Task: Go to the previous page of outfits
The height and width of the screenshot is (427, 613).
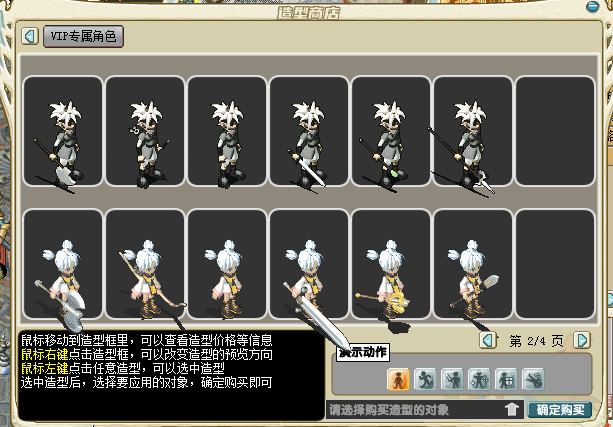Action: click(x=487, y=340)
